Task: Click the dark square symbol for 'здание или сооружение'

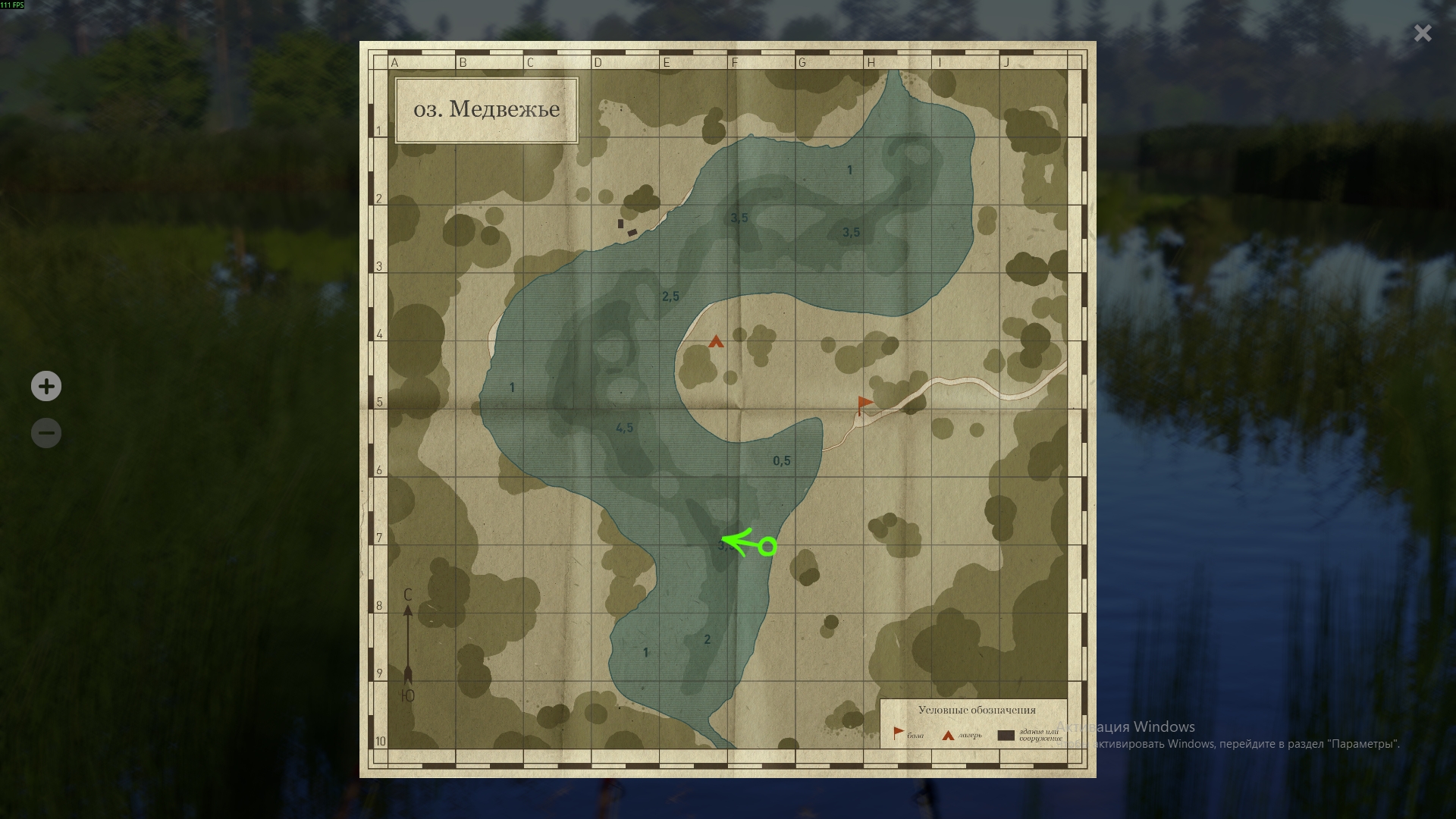Action: [x=1006, y=734]
